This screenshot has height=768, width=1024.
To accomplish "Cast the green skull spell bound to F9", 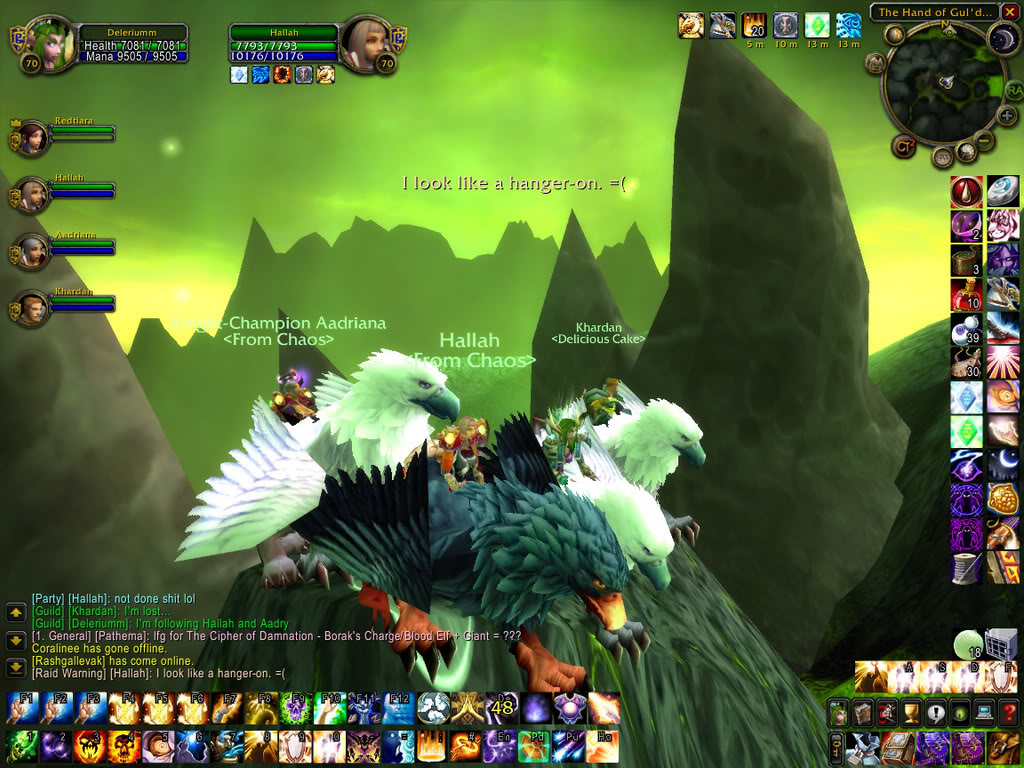I will (296, 709).
